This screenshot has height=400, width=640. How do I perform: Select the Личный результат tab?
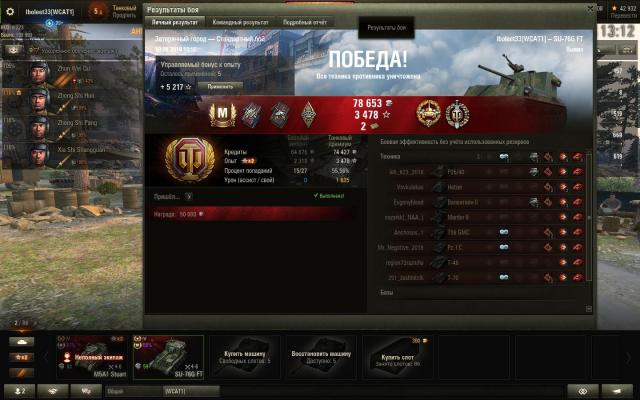(175, 21)
